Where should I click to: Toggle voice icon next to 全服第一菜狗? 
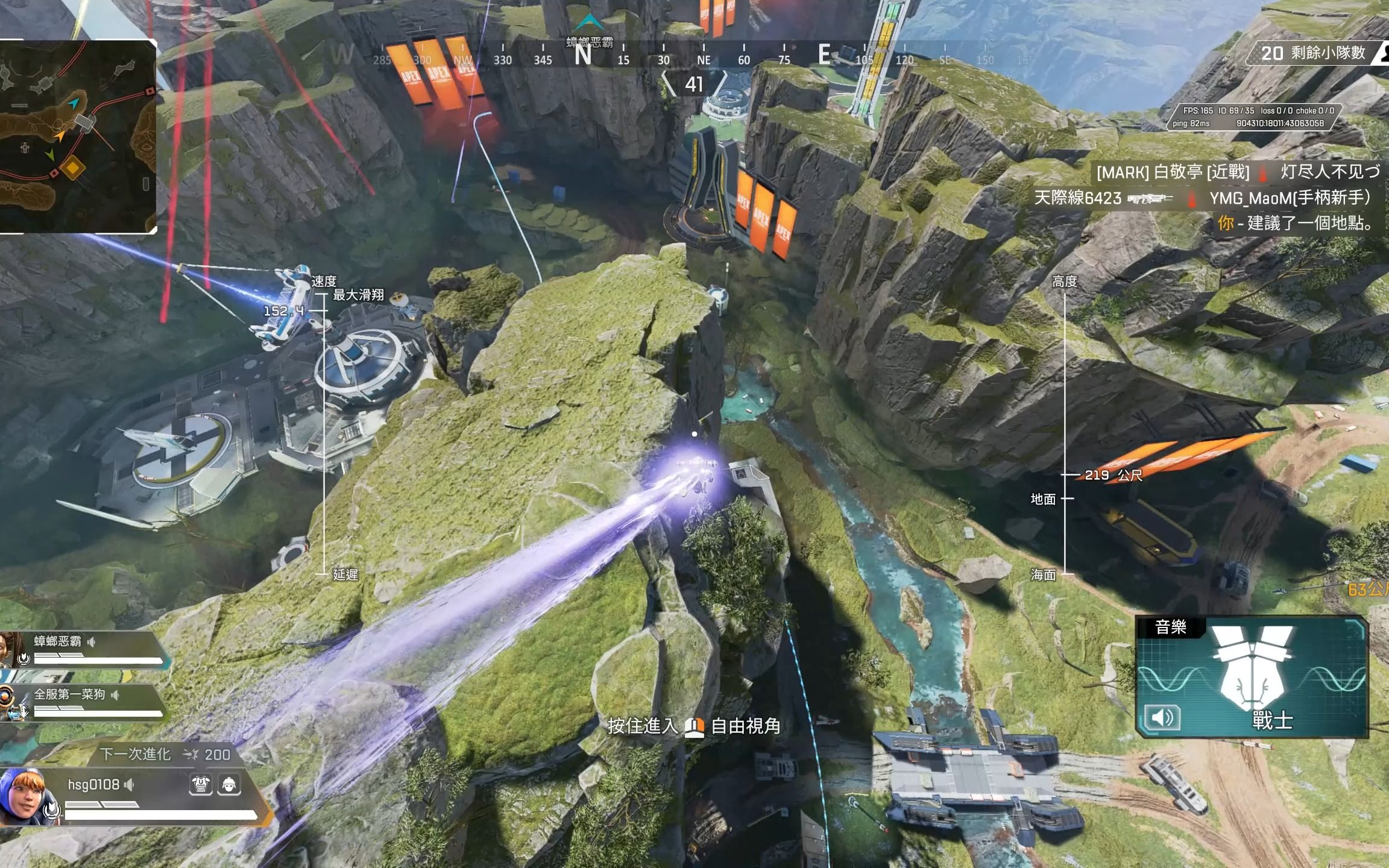115,695
